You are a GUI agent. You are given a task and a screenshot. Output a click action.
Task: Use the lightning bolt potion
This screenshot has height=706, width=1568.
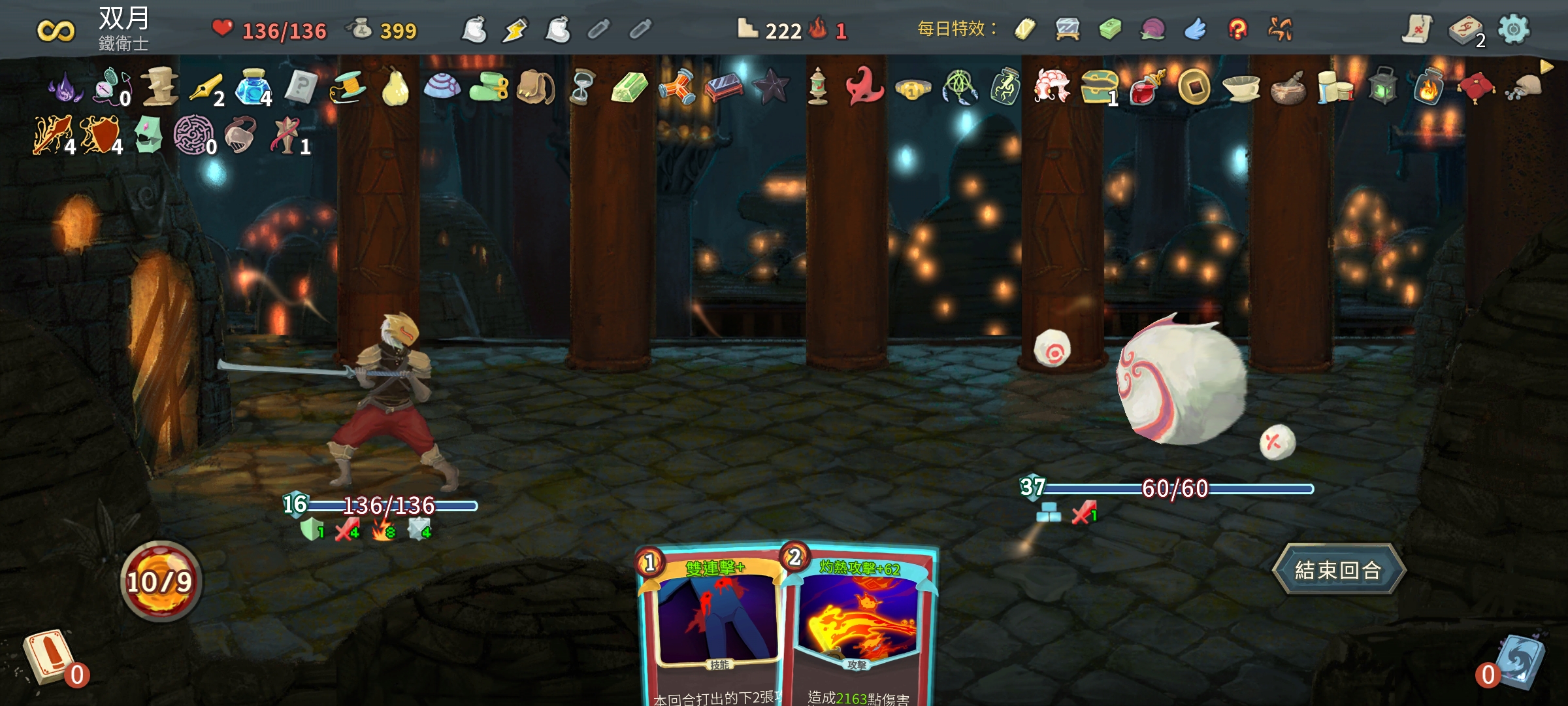[515, 30]
